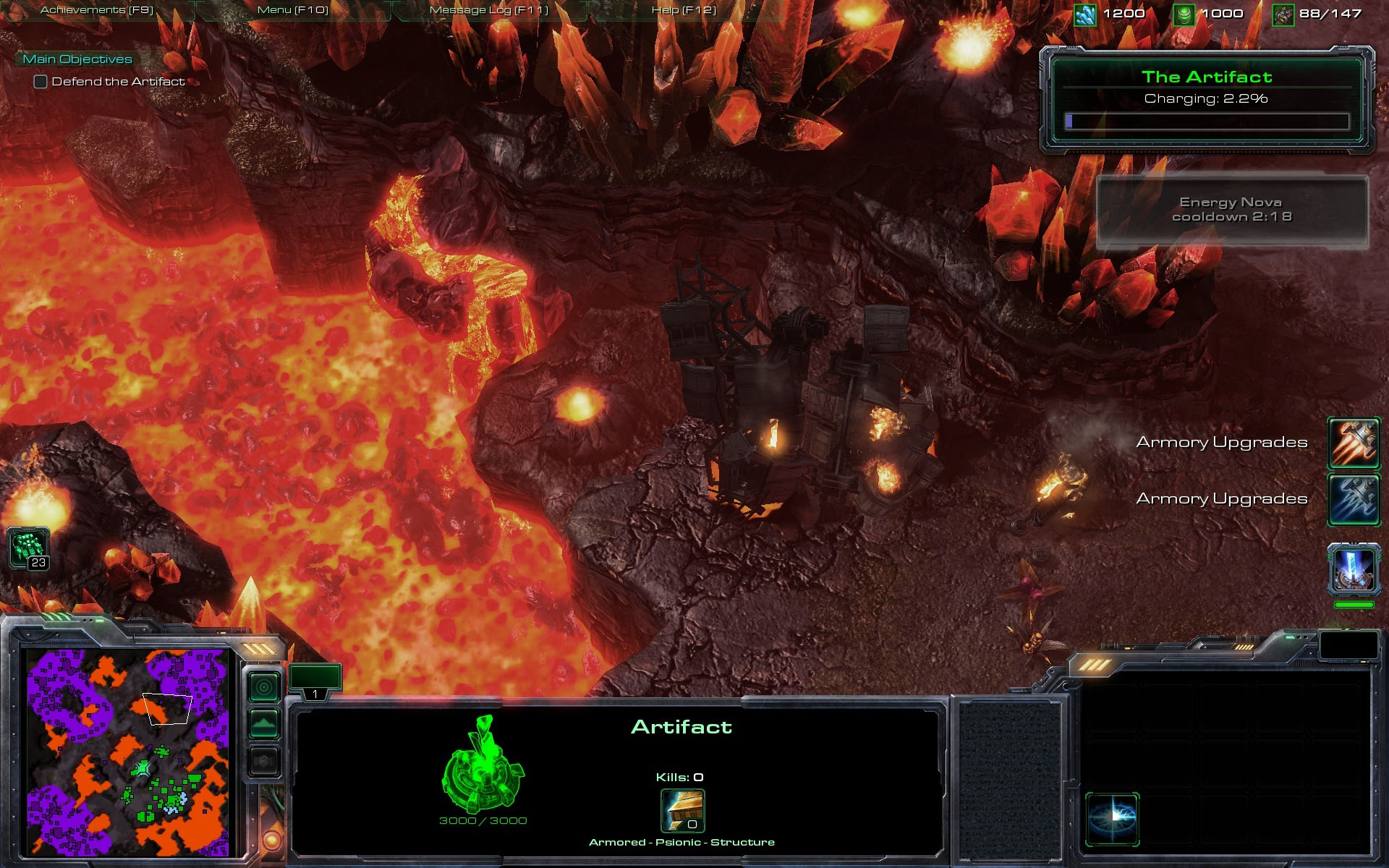Image resolution: width=1389 pixels, height=868 pixels.
Task: Click The Artifact charging status panel
Action: pyautogui.click(x=1207, y=100)
